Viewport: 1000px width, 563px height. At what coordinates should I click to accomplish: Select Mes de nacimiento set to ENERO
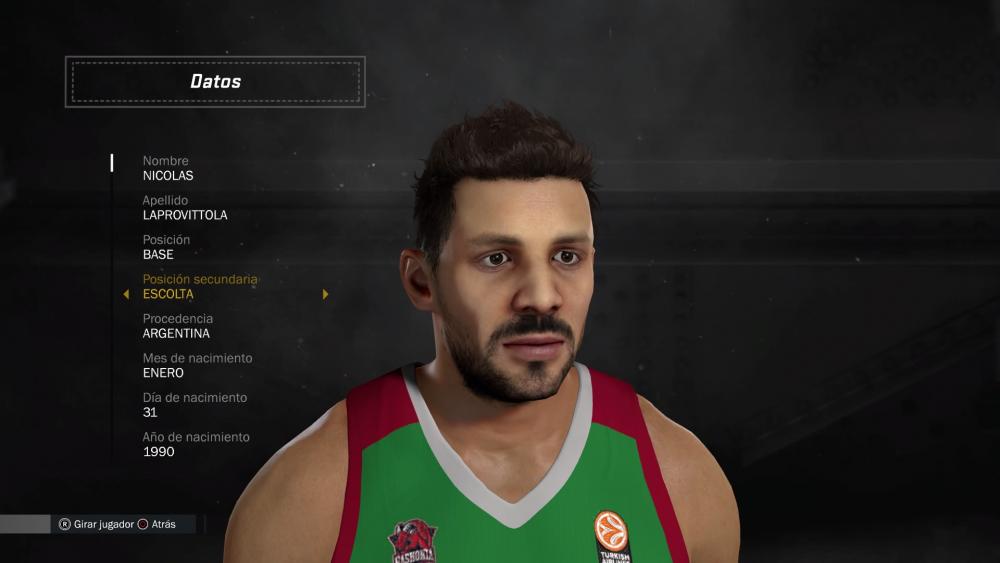[x=197, y=366]
